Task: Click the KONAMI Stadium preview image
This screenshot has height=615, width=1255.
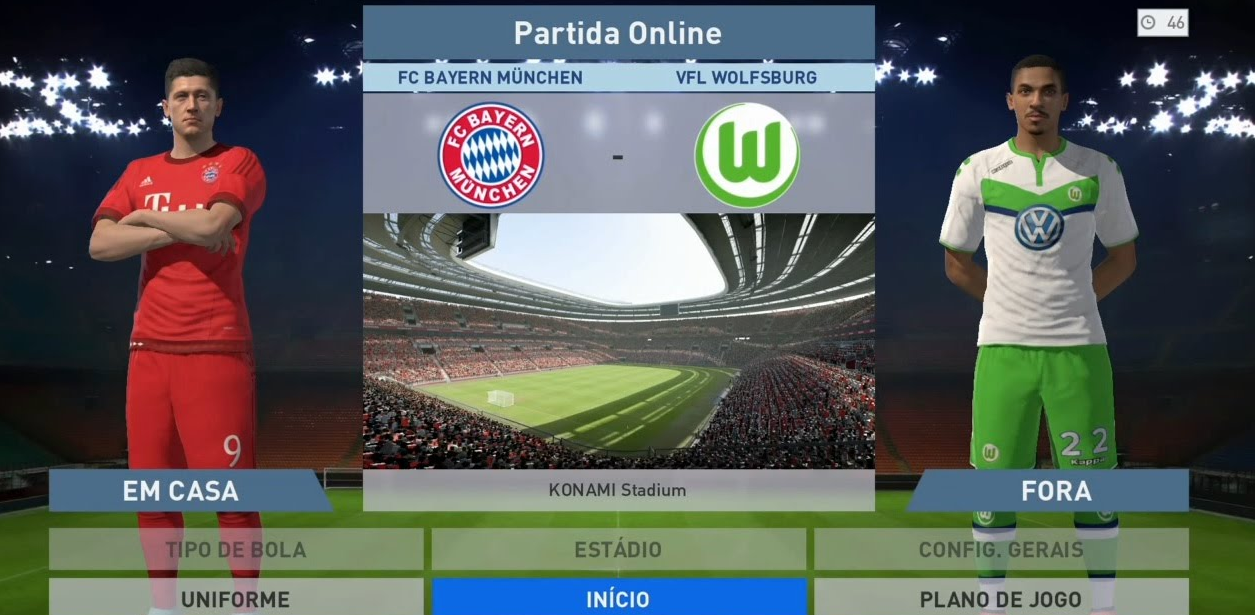Action: (x=618, y=341)
